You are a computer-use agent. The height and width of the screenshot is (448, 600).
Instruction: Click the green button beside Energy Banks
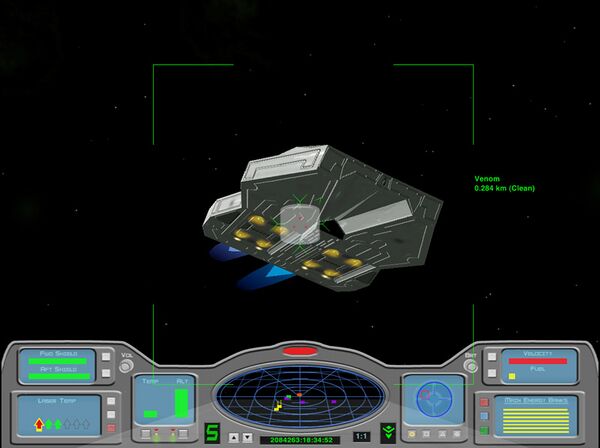(484, 430)
